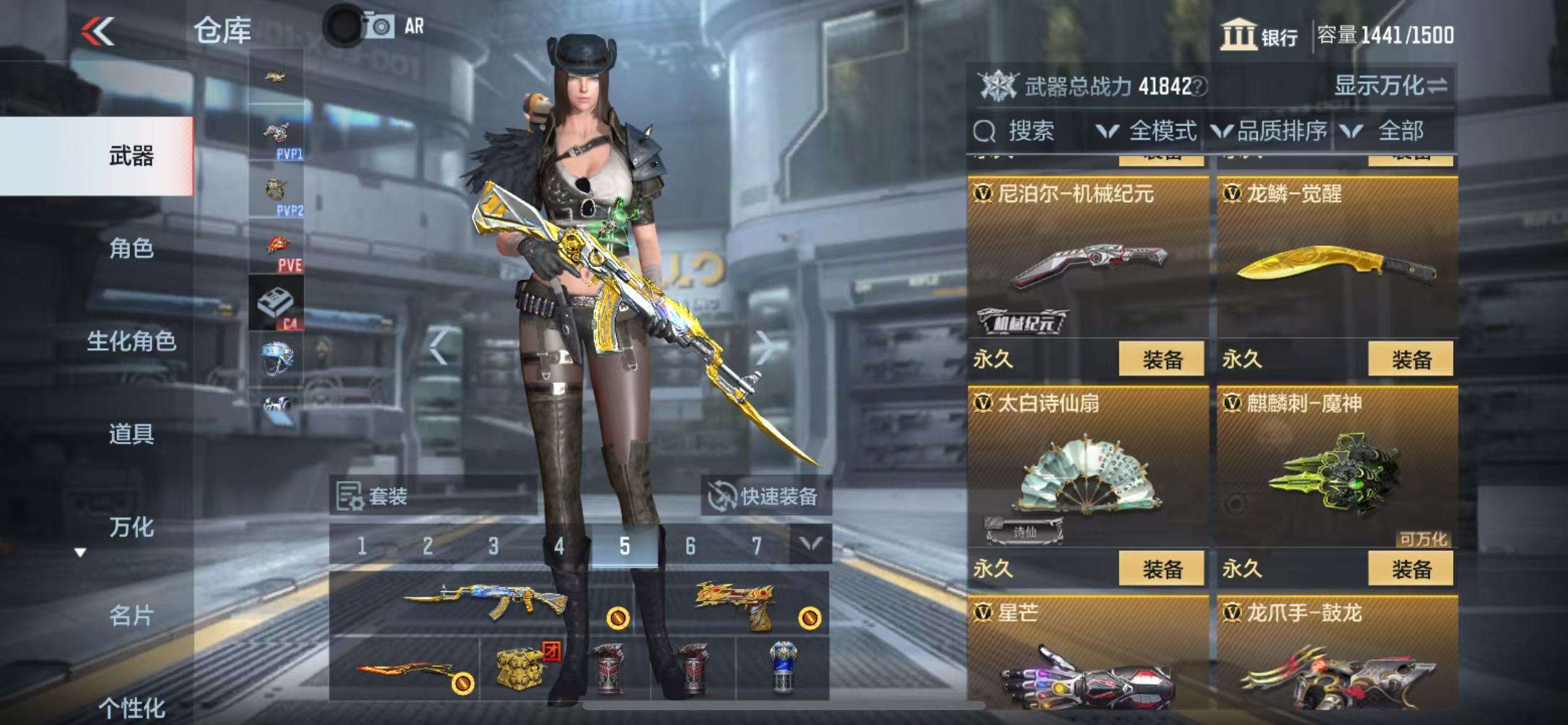Go back using the double-arrow button
This screenshot has height=725, width=1568.
[98, 31]
